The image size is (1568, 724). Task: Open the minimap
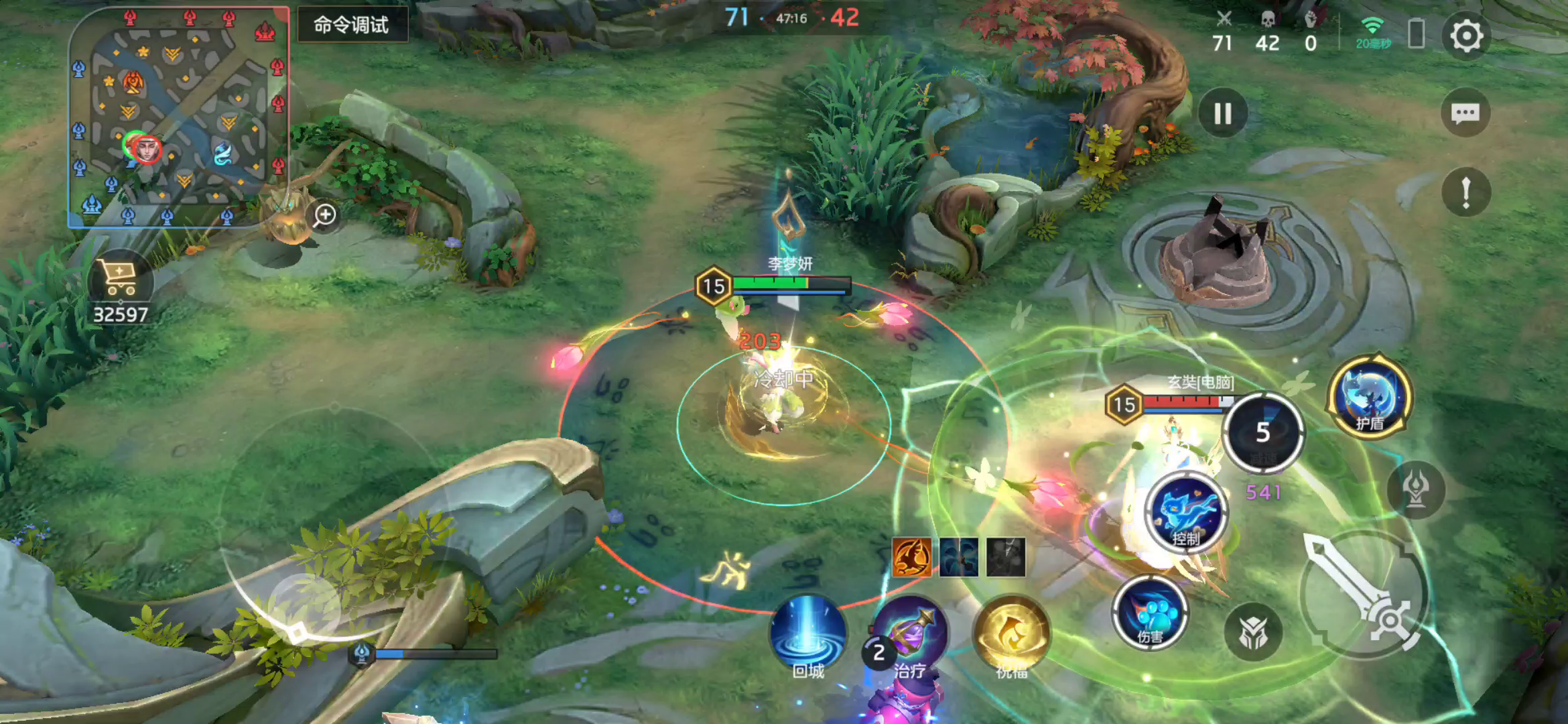[179, 118]
